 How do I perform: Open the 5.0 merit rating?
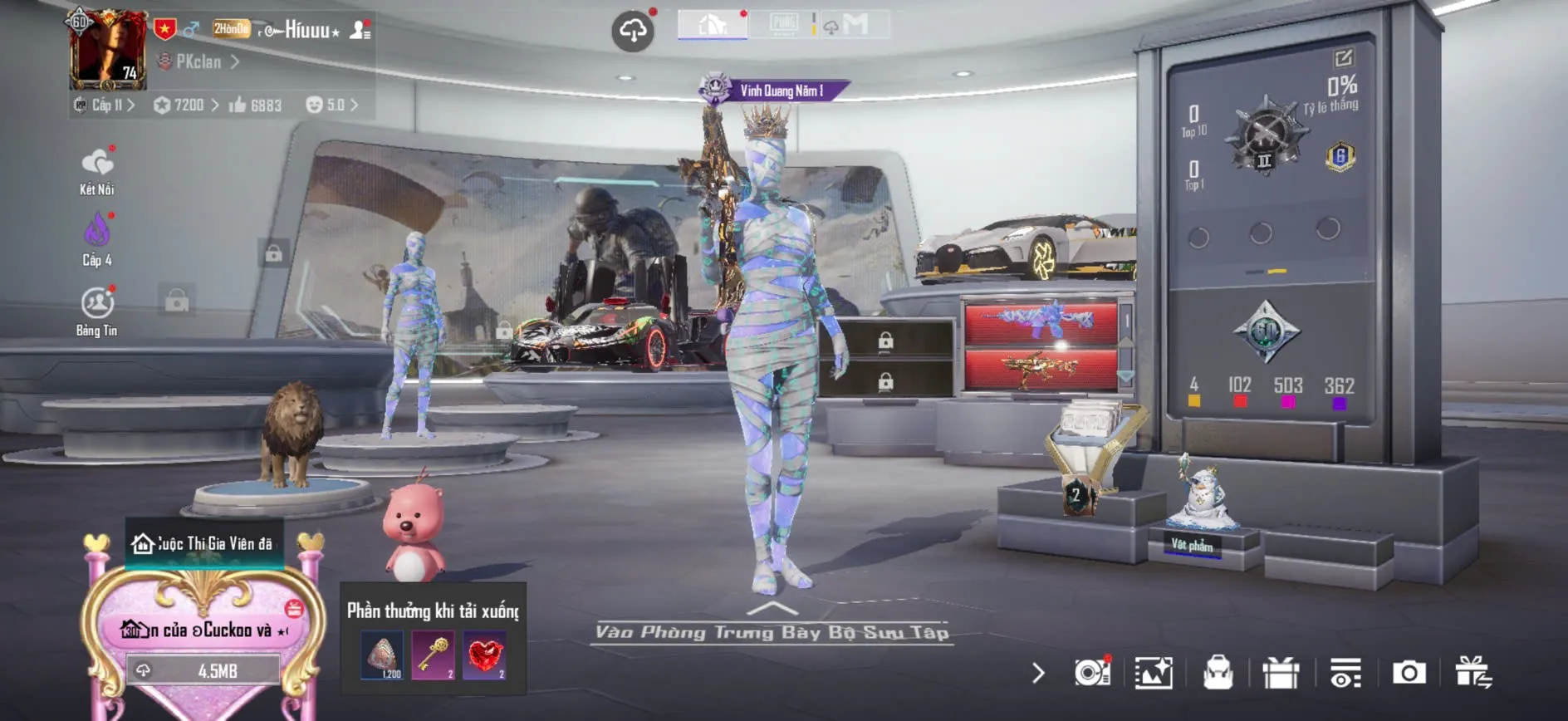332,105
